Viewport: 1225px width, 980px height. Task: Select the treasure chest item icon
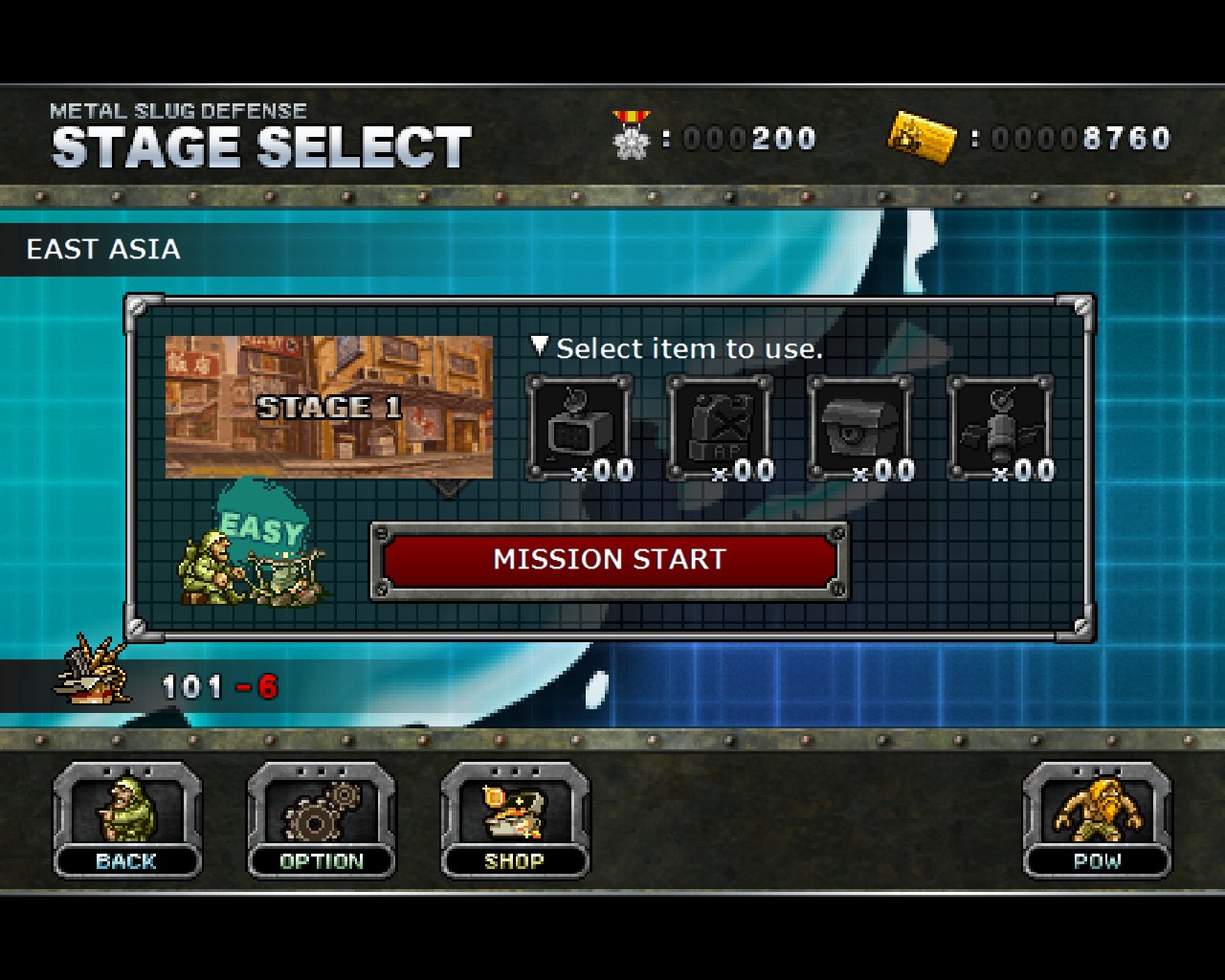[x=858, y=426]
